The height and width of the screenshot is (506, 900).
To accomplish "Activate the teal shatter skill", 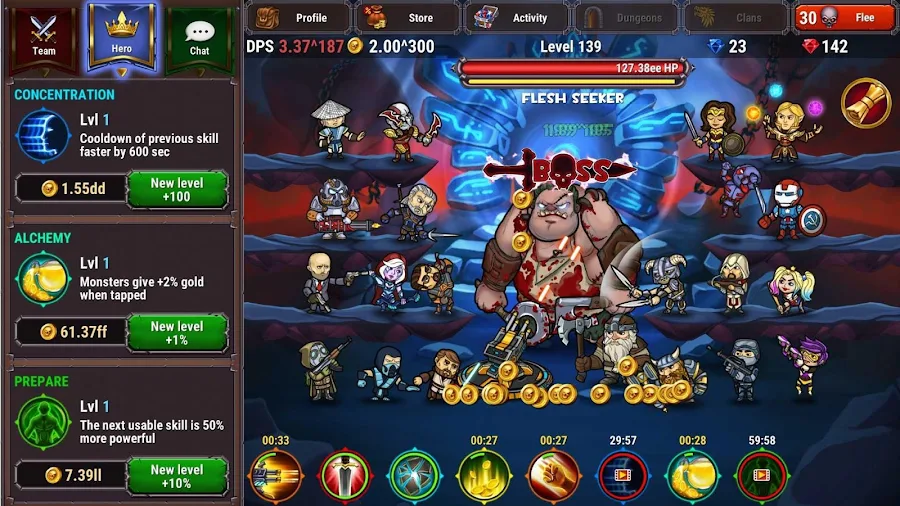I will [415, 477].
